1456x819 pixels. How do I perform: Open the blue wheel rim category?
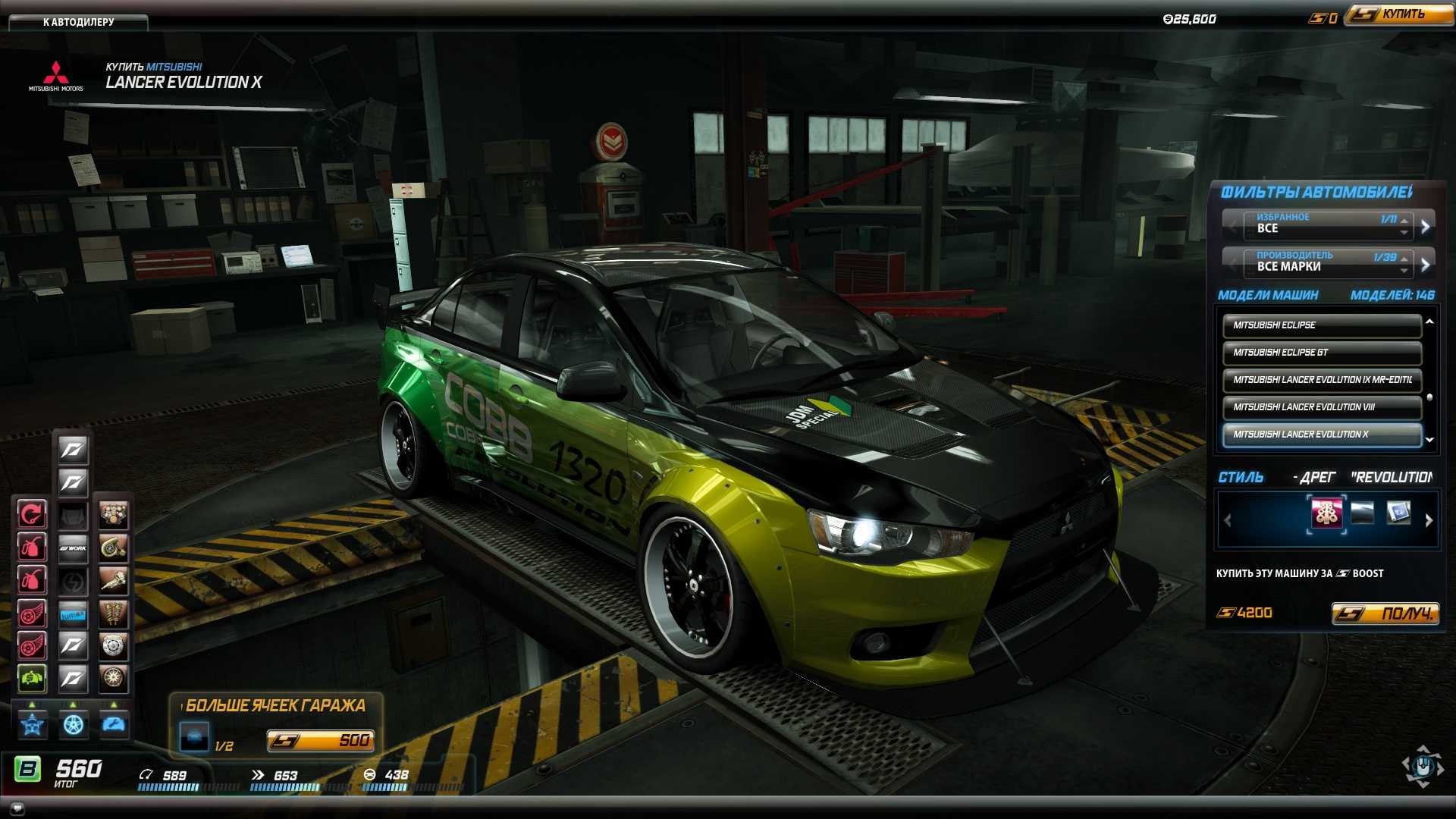point(73,725)
